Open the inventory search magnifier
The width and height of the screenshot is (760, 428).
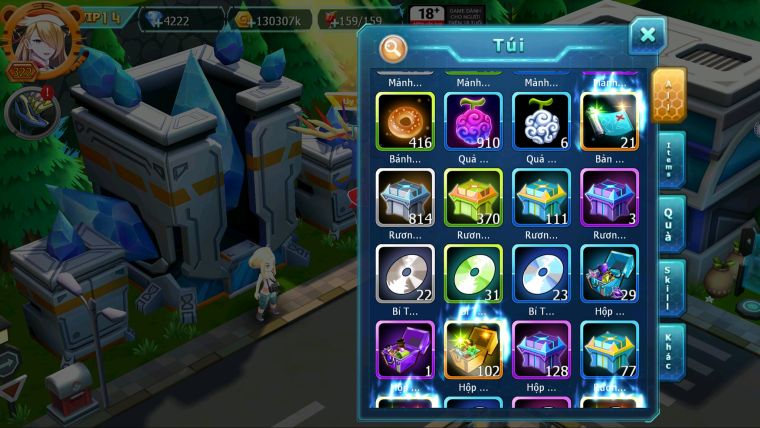394,47
